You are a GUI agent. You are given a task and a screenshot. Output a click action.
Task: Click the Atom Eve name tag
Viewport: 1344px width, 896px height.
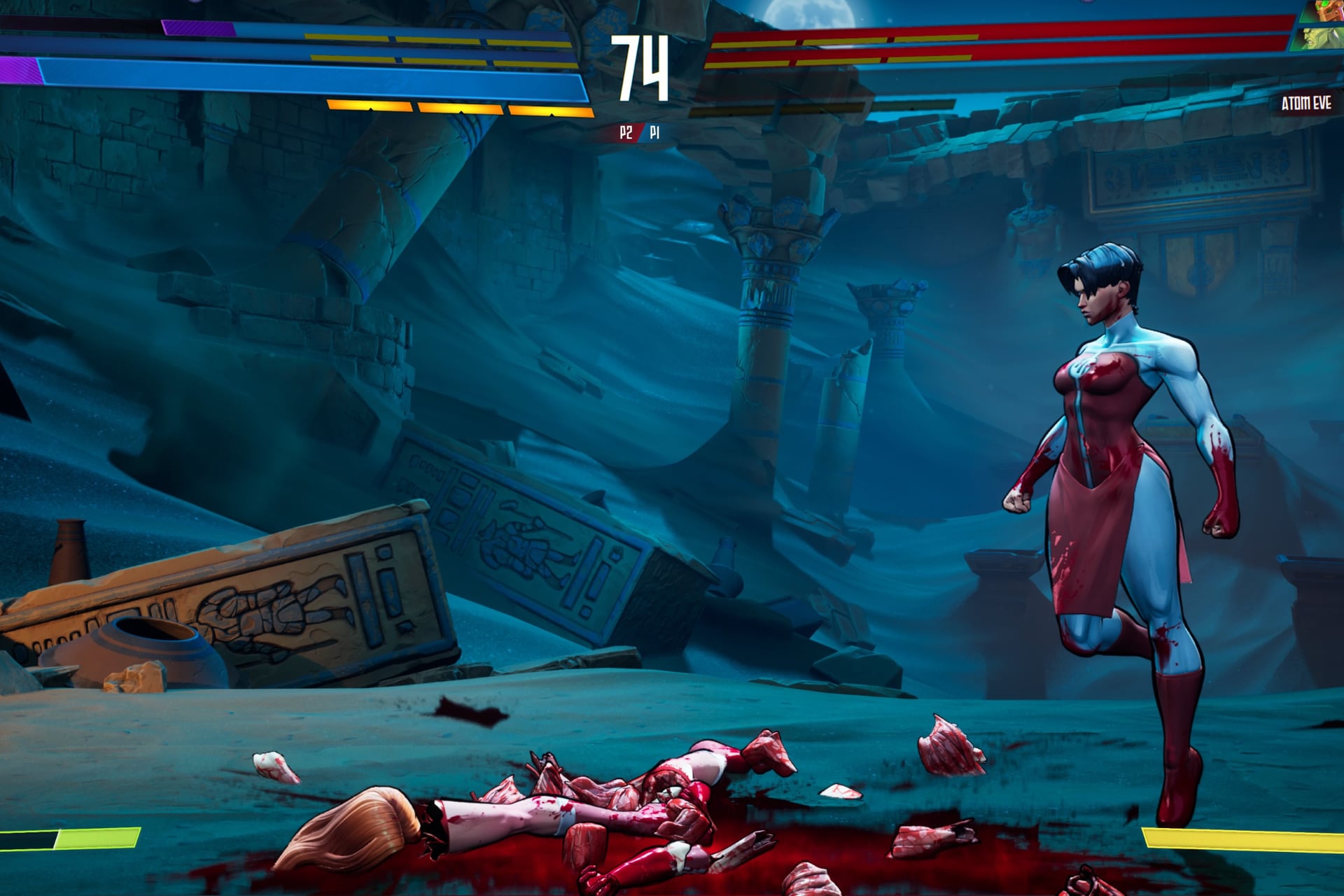click(x=1305, y=104)
